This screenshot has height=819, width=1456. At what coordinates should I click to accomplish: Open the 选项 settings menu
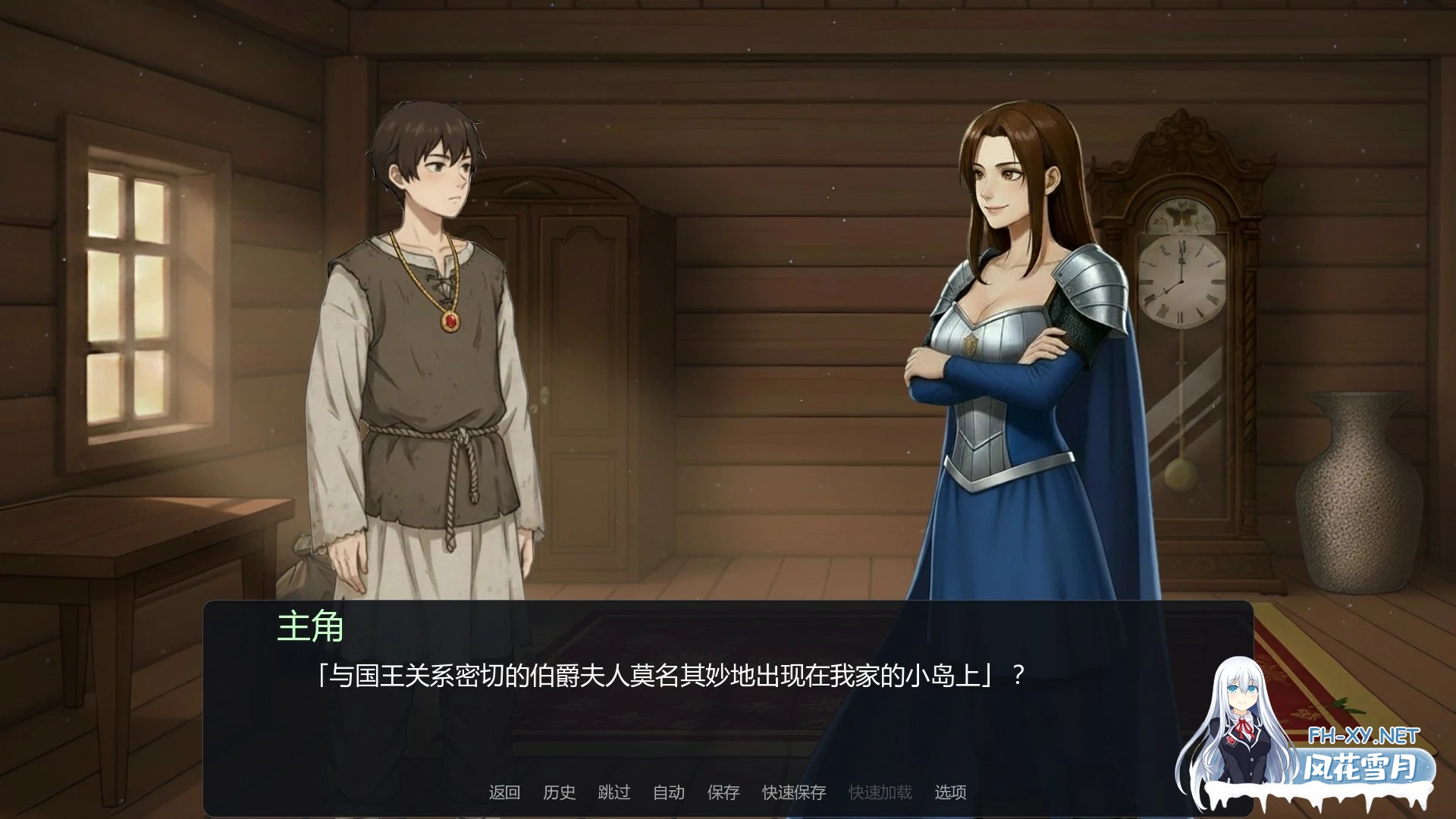tap(950, 791)
